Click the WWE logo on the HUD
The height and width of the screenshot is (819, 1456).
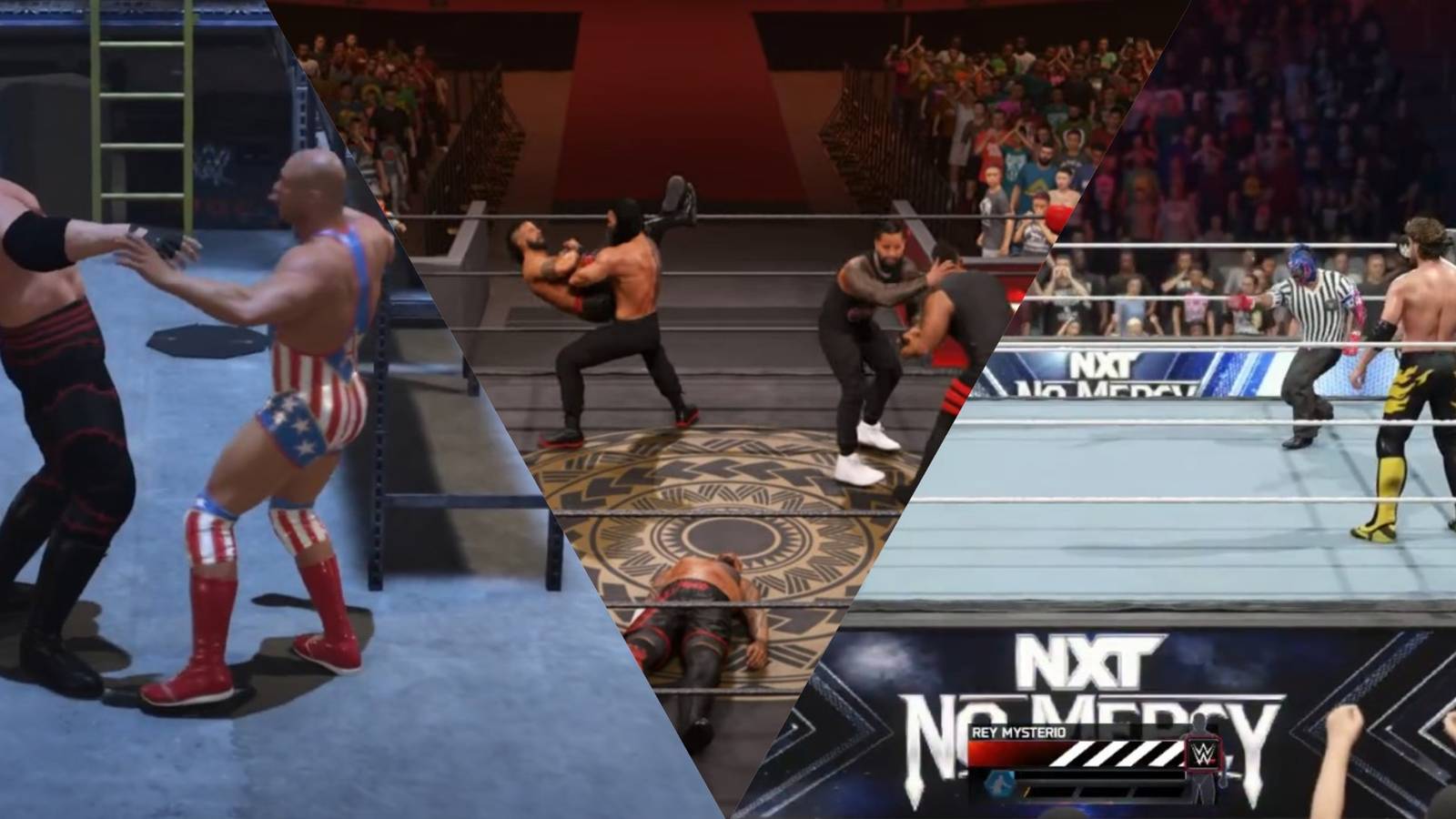coord(1205,753)
